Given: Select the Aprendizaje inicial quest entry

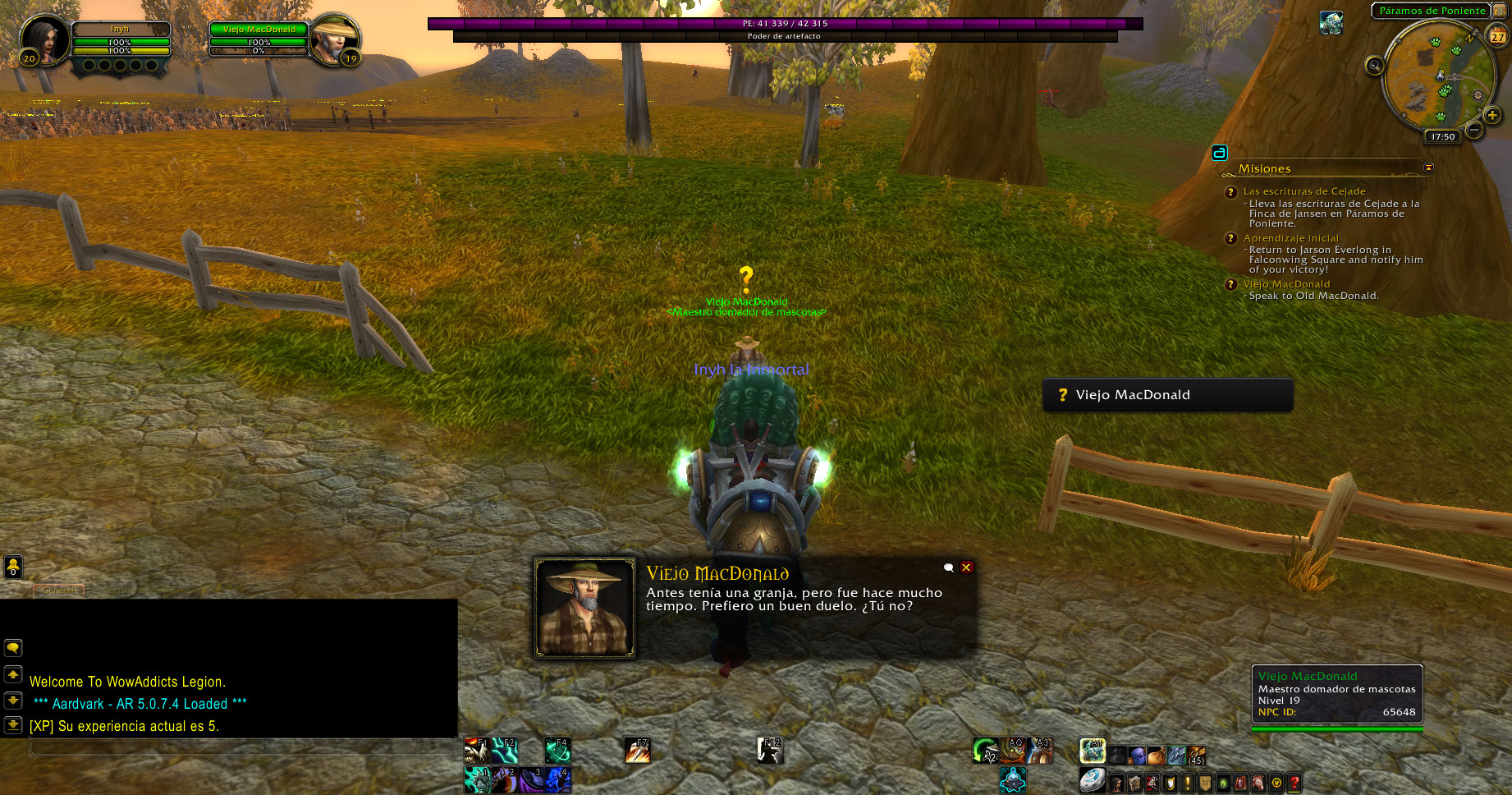Looking at the screenshot, I should [1290, 238].
